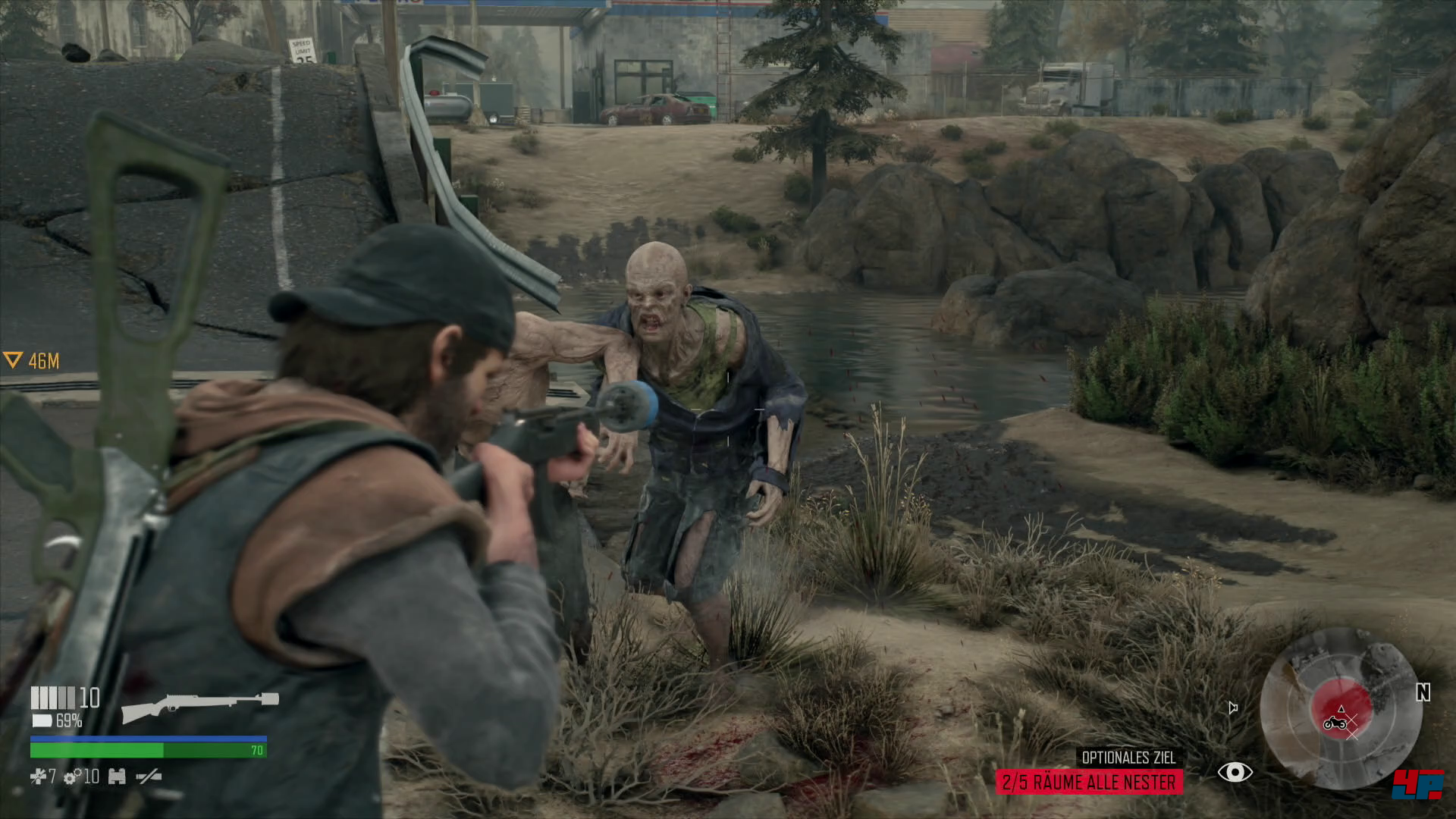
Task: Open the circular minimap
Action: (1341, 710)
